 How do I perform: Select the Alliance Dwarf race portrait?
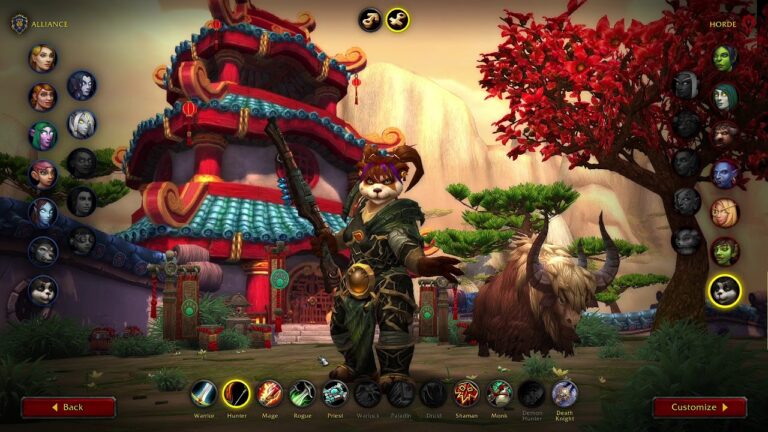point(42,97)
